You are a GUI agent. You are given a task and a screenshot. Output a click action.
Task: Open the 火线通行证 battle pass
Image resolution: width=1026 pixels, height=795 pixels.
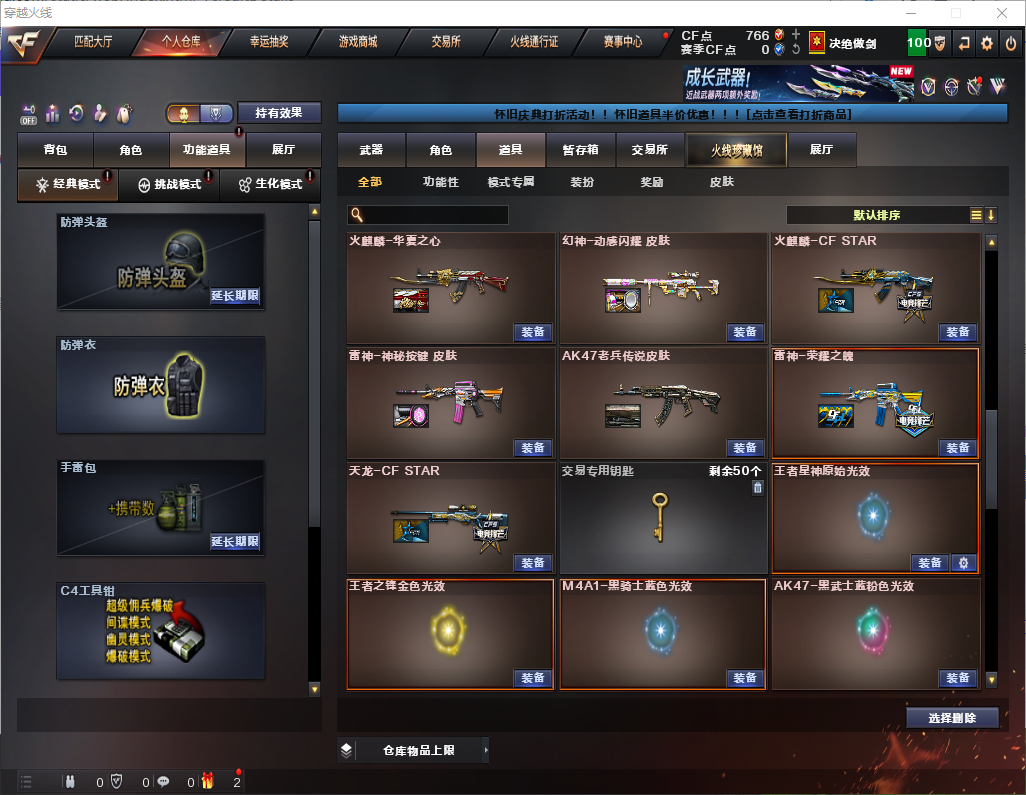coord(534,42)
